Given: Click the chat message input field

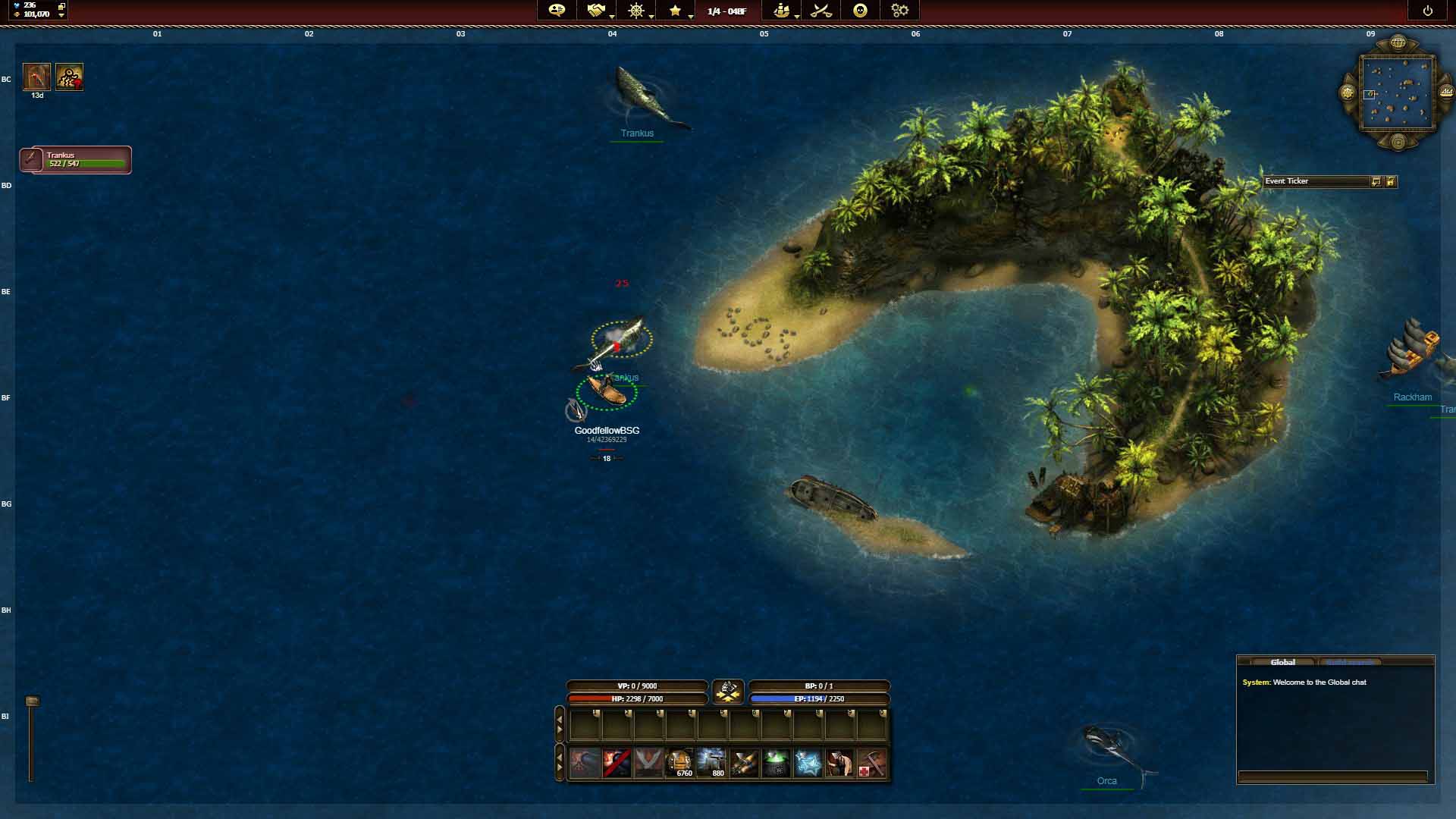Looking at the screenshot, I should 1332,776.
